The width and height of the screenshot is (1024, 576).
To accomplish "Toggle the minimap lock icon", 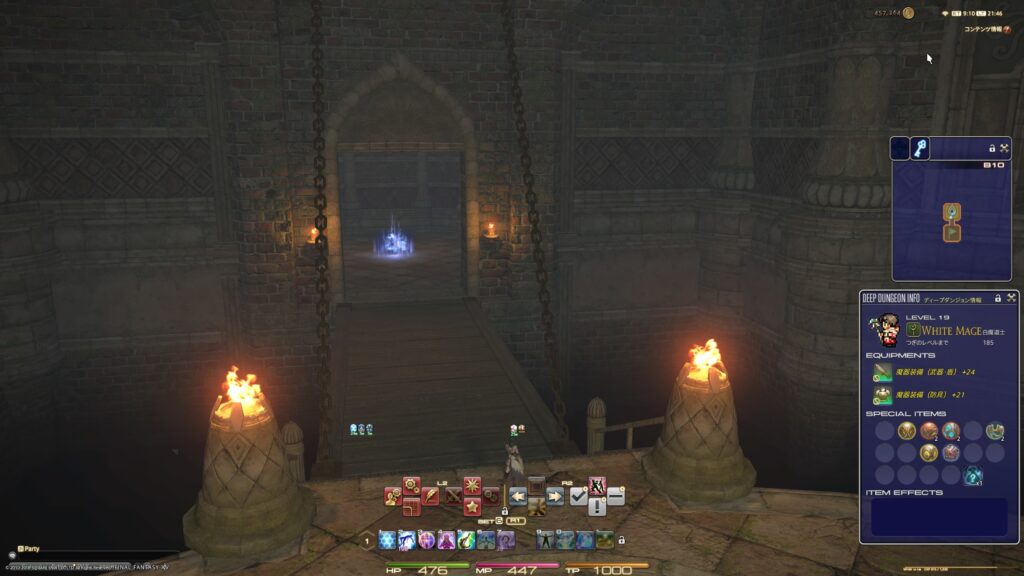I will pyautogui.click(x=992, y=148).
